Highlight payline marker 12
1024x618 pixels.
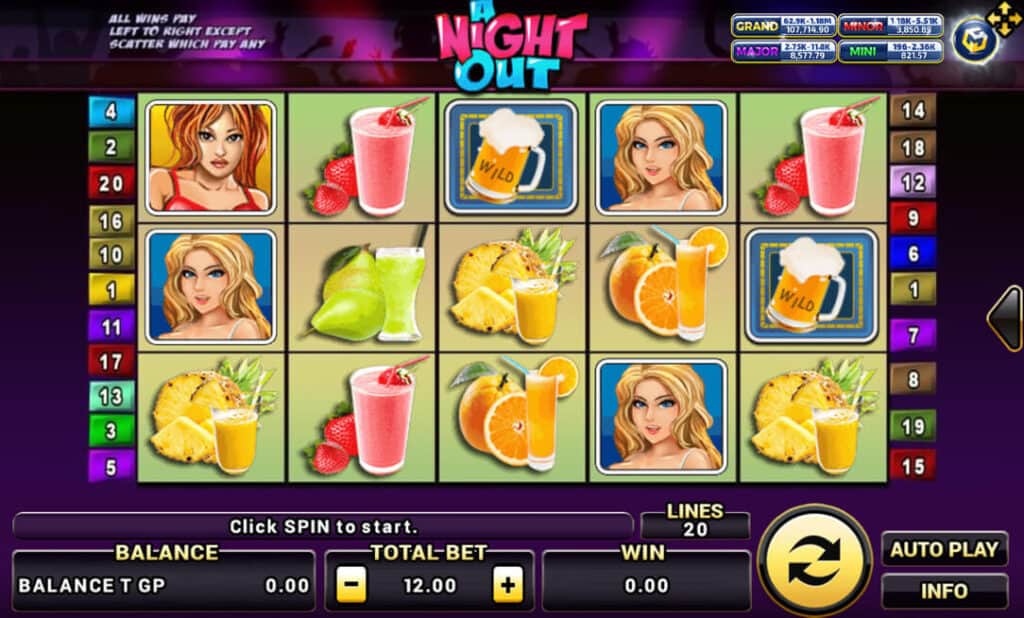tap(913, 182)
